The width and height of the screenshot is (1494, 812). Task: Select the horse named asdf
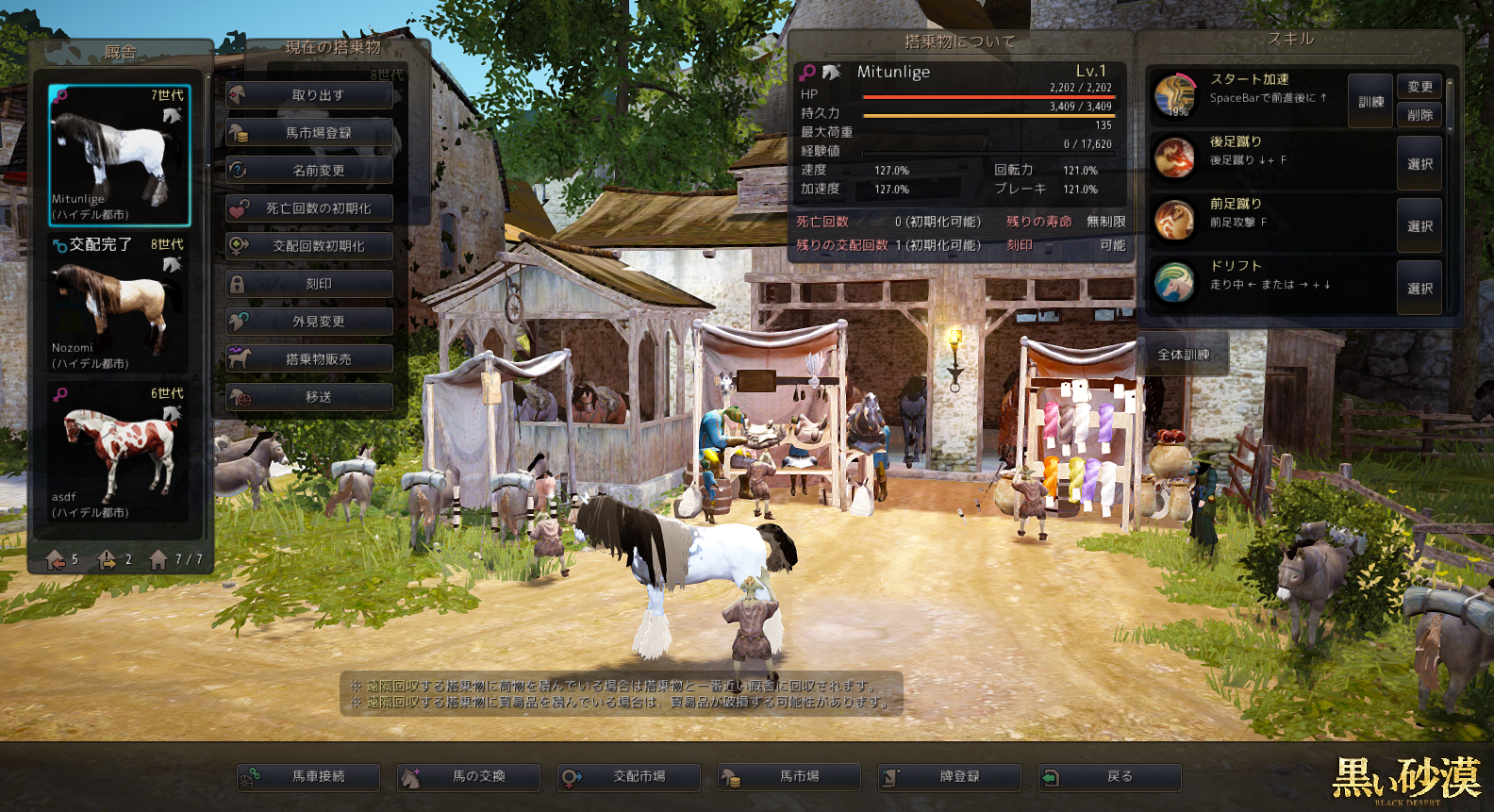click(119, 453)
